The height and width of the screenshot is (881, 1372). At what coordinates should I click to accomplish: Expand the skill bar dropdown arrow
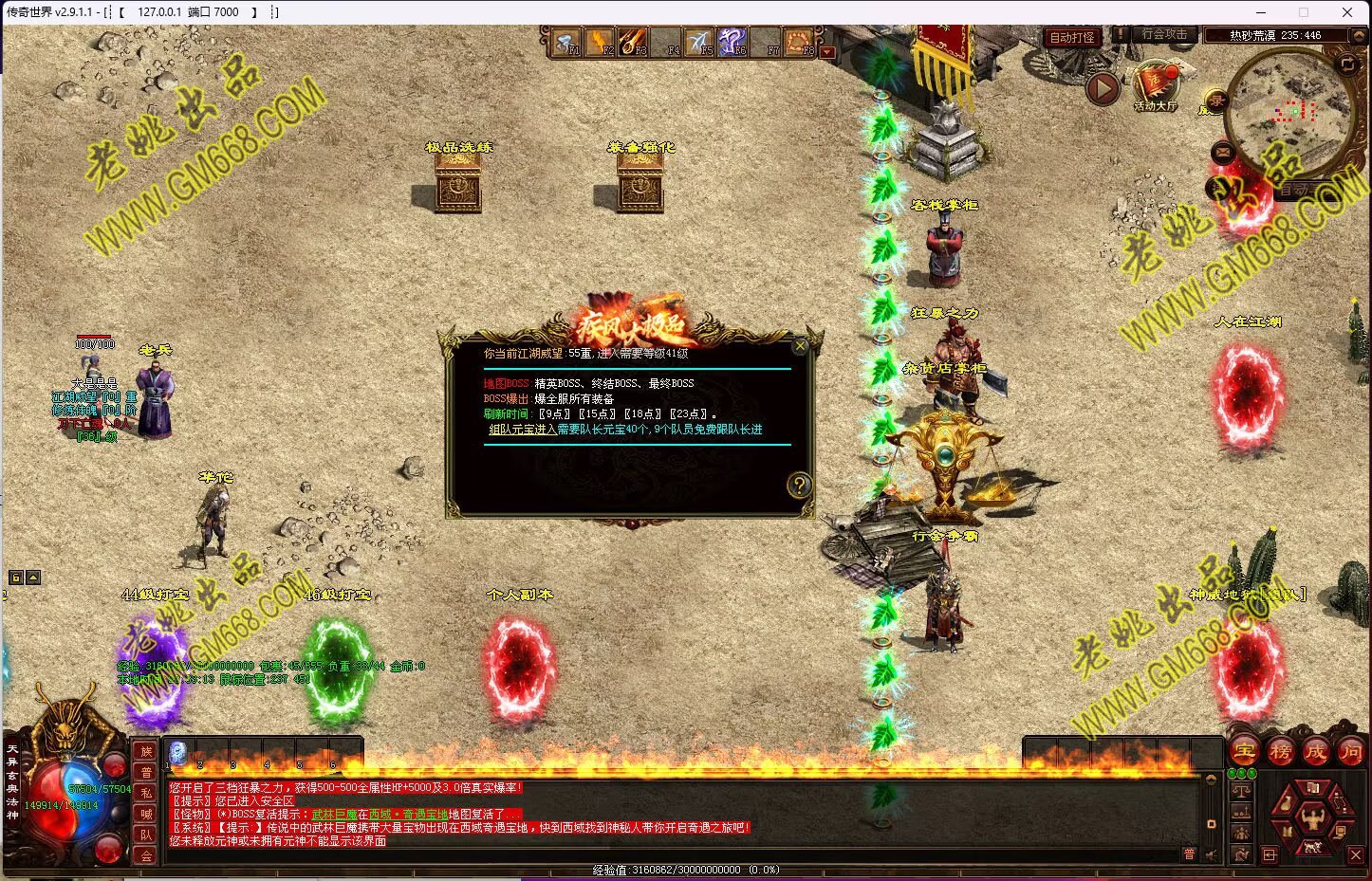827,52
